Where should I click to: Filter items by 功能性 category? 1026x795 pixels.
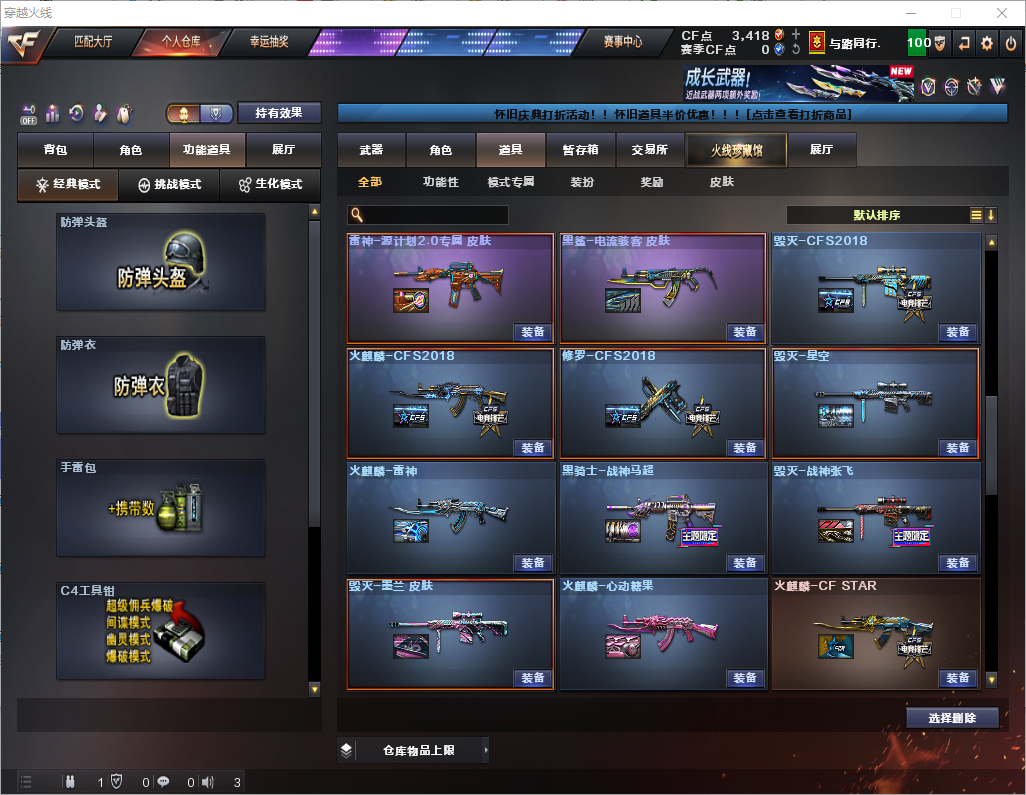[440, 182]
